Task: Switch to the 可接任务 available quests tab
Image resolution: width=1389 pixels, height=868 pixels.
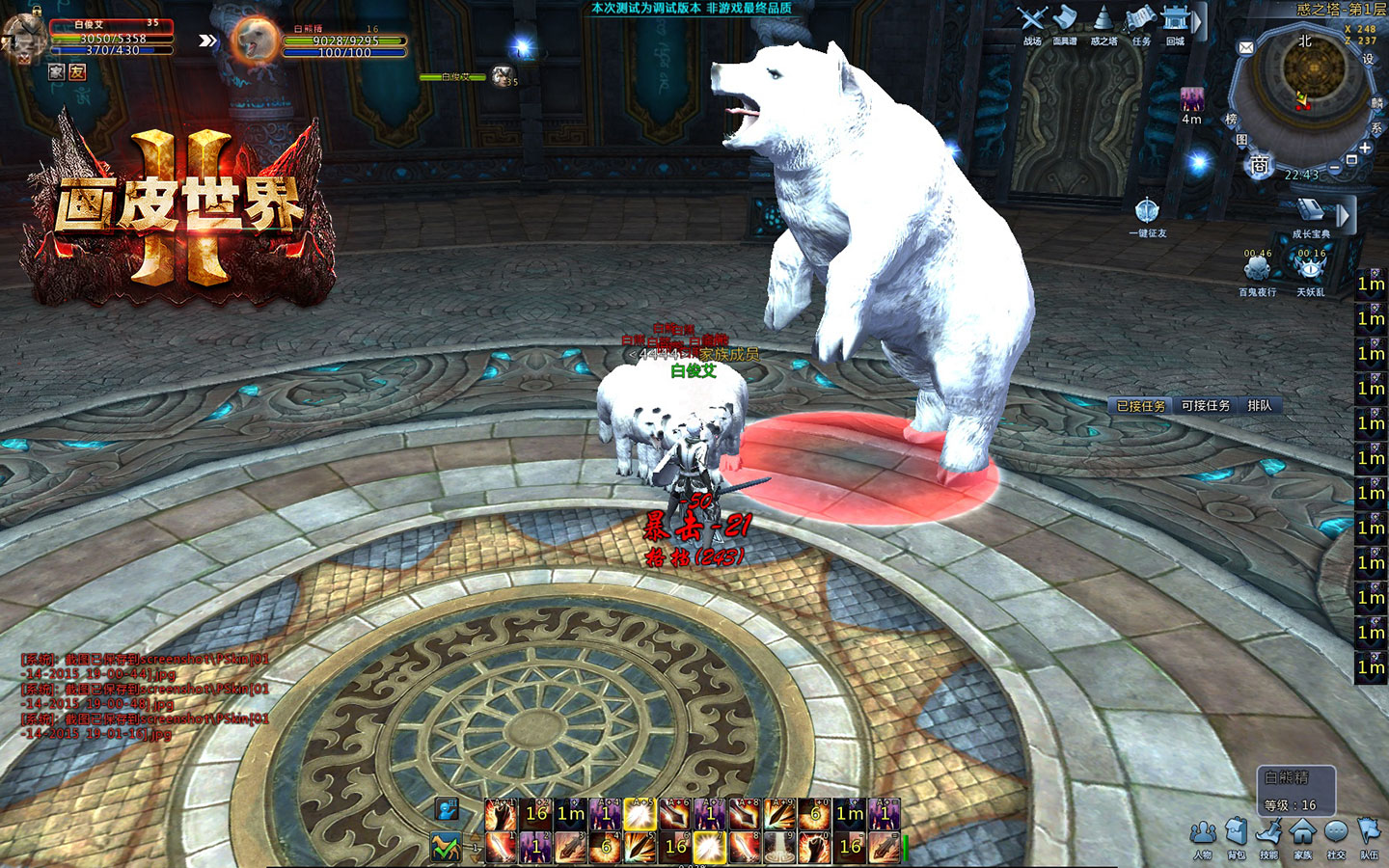Action: point(1206,406)
